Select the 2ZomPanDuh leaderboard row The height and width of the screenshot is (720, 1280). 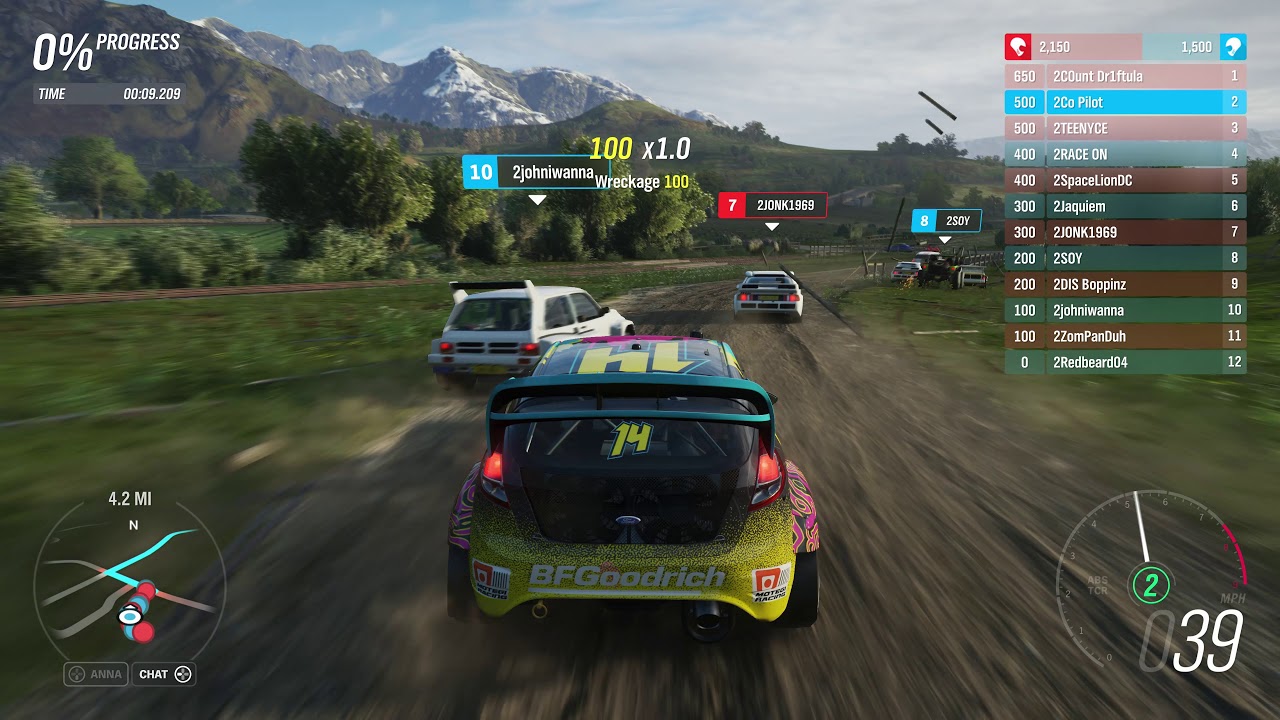[x=1125, y=336]
